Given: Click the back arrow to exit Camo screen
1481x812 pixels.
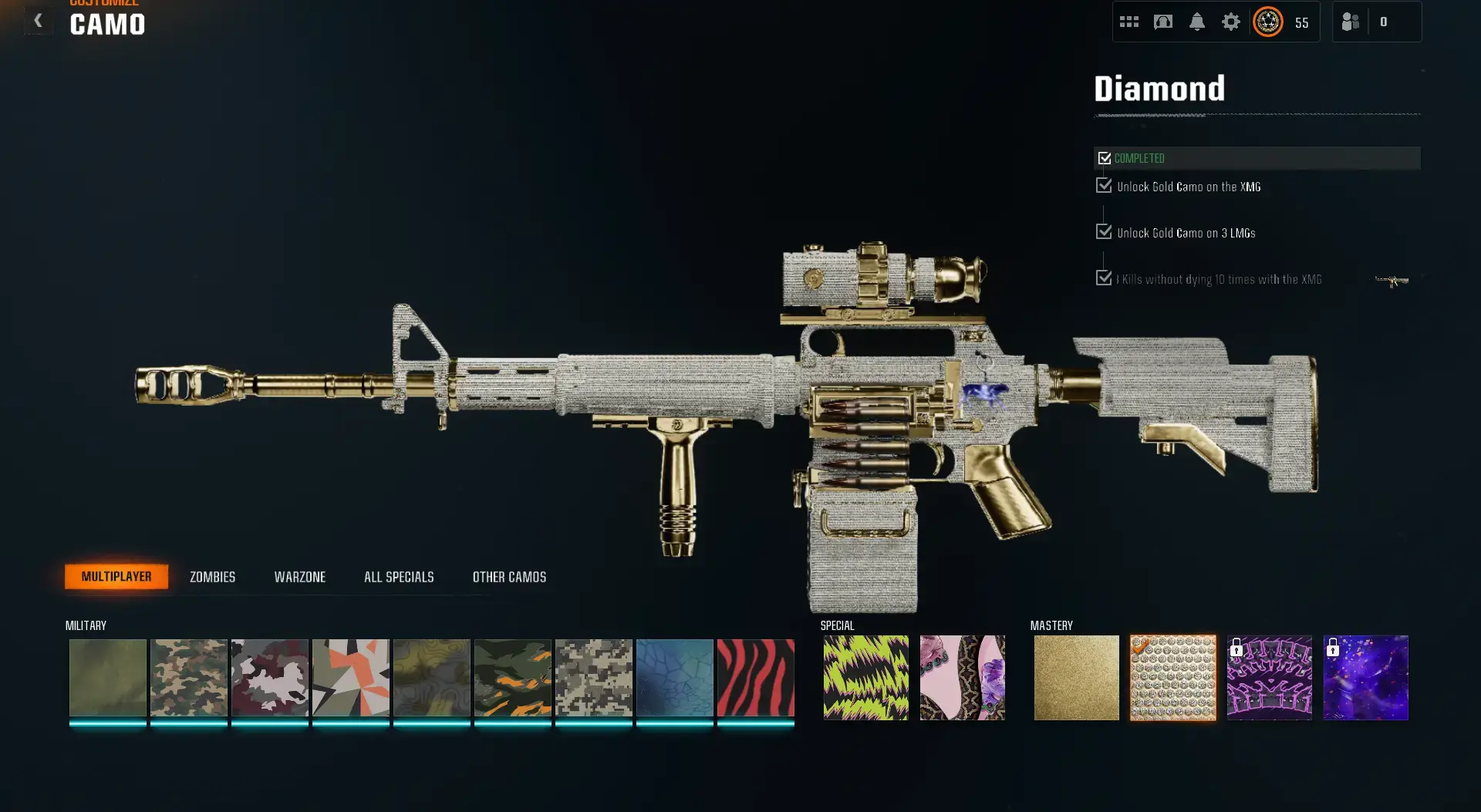Looking at the screenshot, I should [38, 21].
